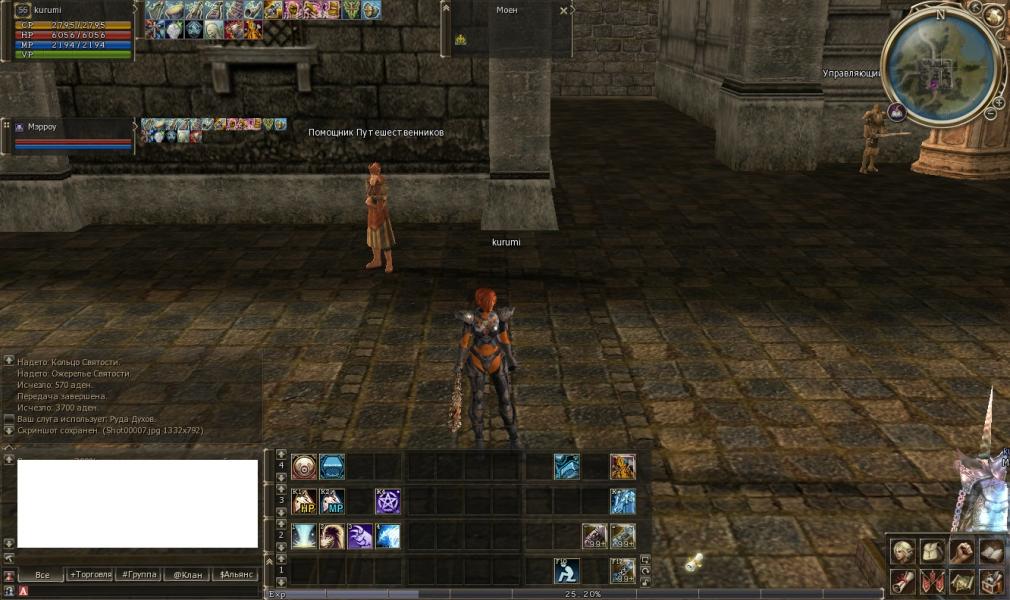
Task: Open the +Торговля chat tab
Action: 88,575
